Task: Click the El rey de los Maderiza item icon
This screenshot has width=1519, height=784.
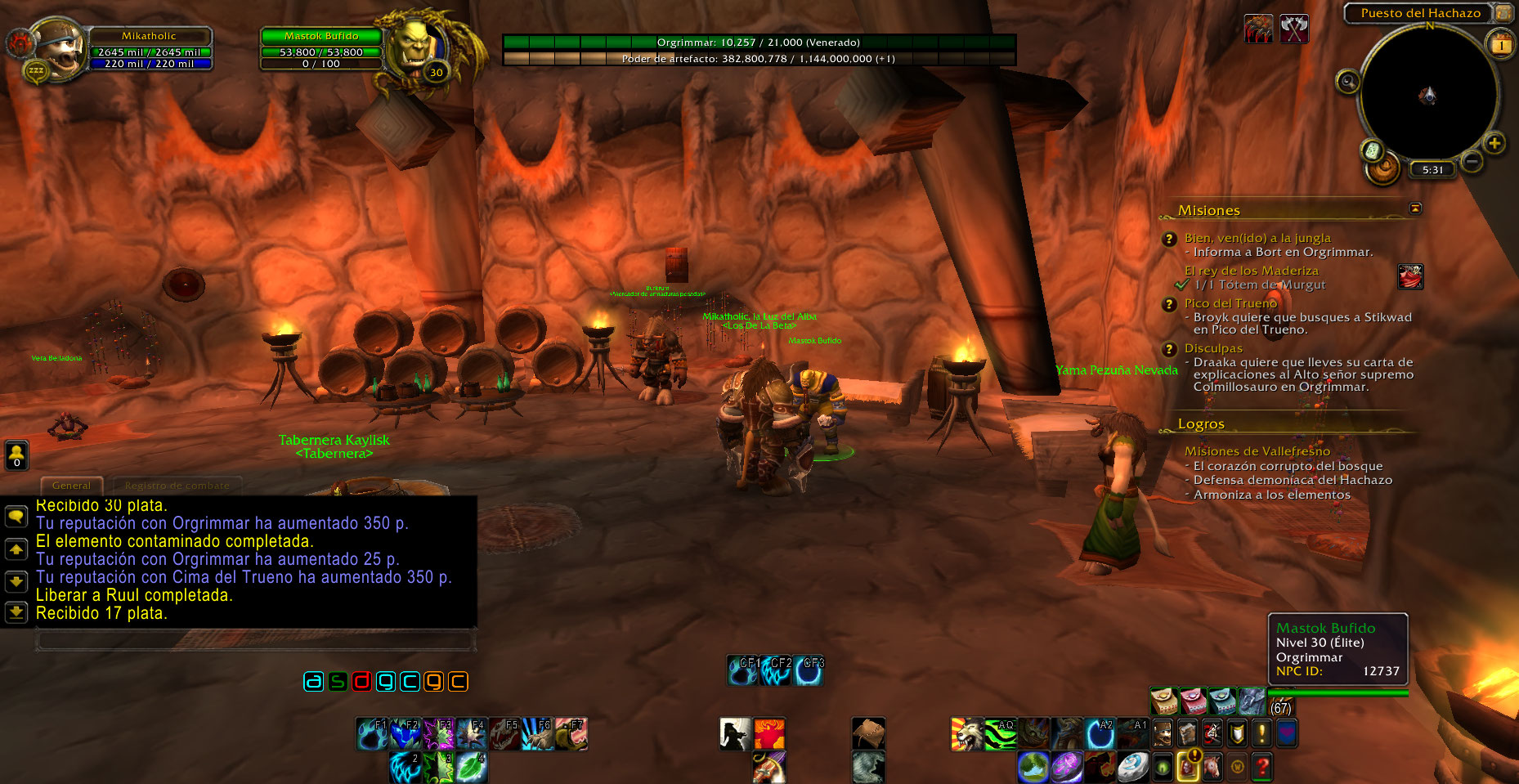Action: [x=1410, y=277]
